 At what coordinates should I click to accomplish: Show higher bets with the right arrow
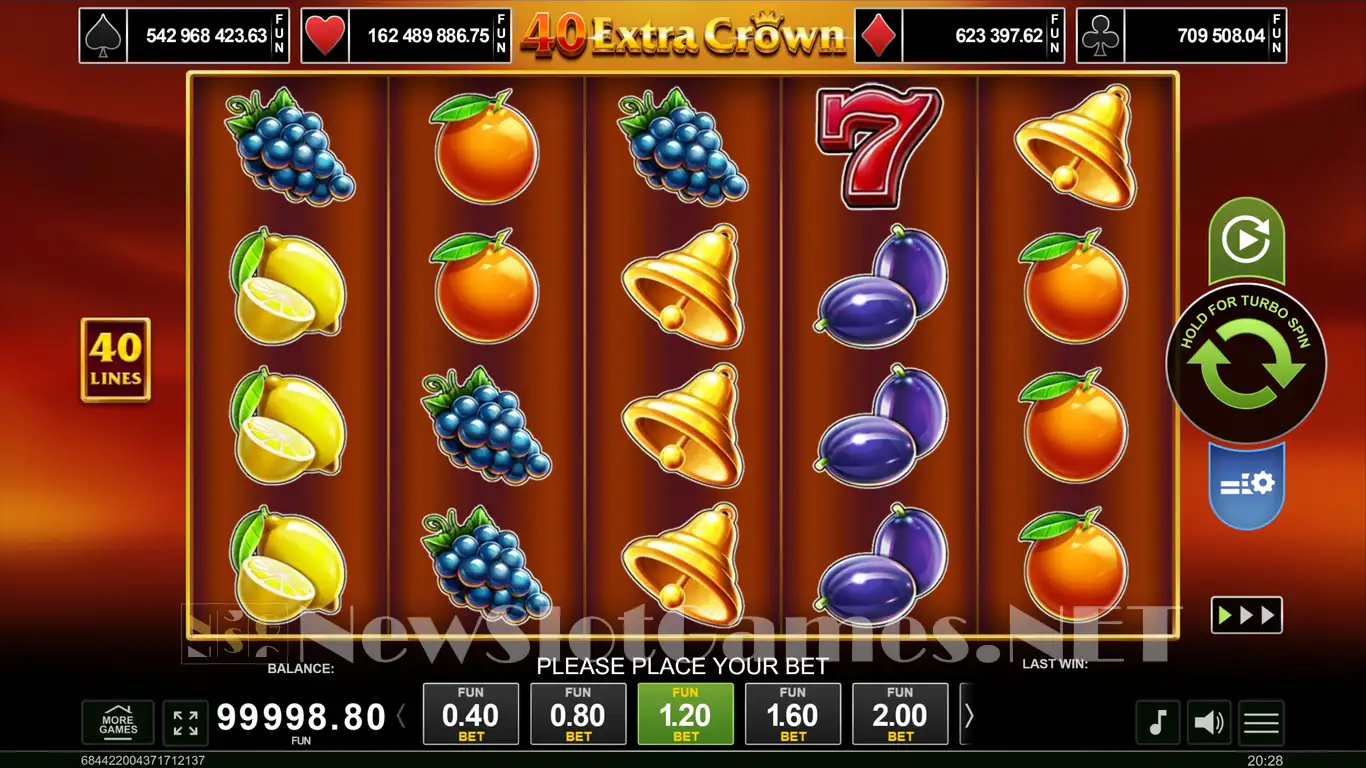[x=968, y=715]
